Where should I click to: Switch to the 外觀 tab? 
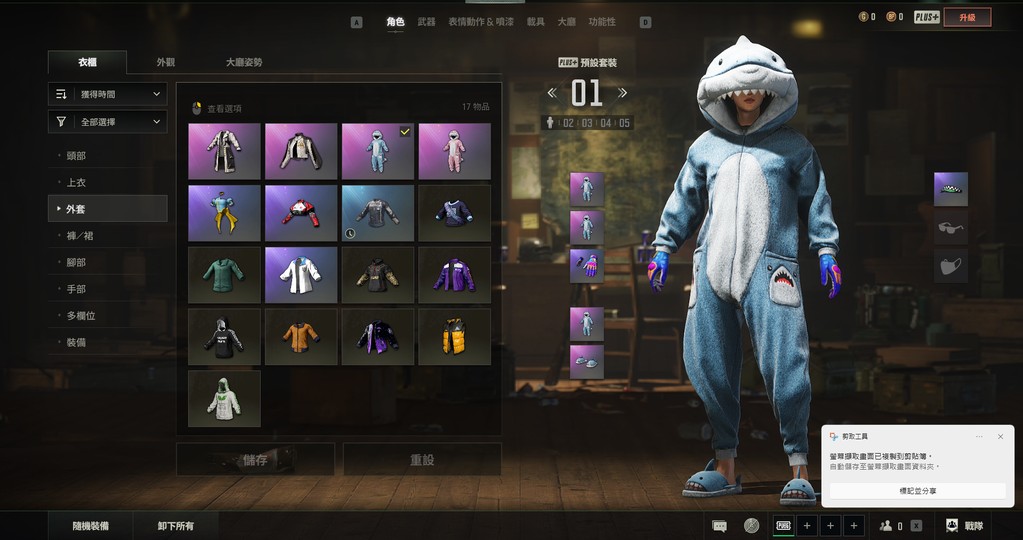click(x=166, y=62)
